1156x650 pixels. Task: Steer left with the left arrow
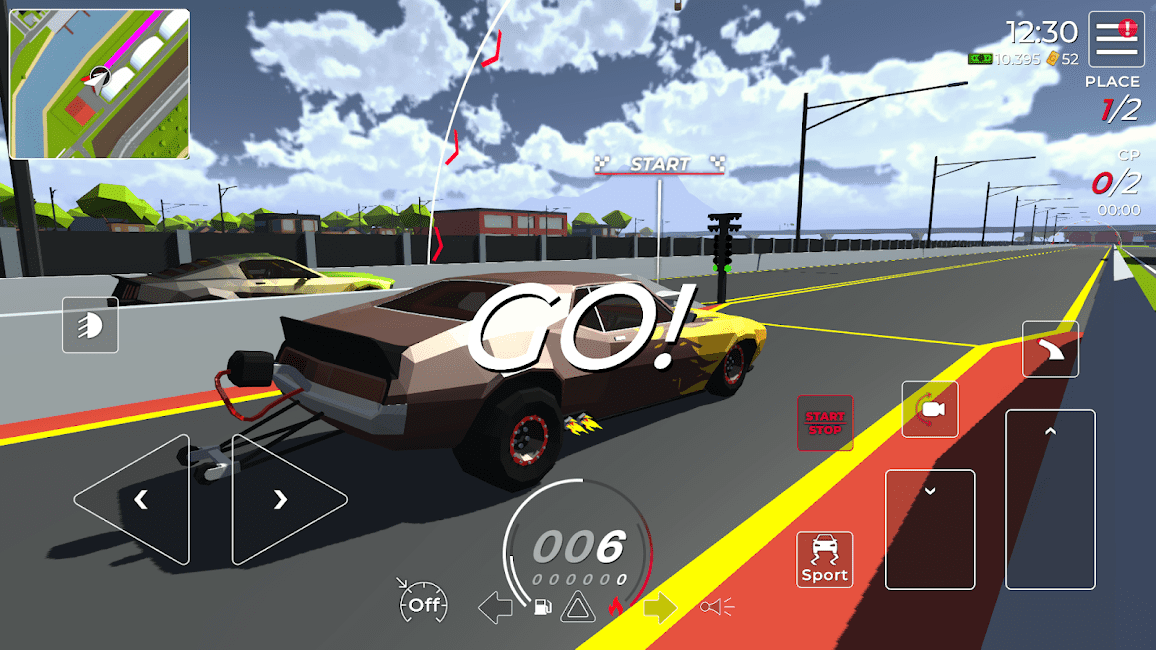coord(136,499)
